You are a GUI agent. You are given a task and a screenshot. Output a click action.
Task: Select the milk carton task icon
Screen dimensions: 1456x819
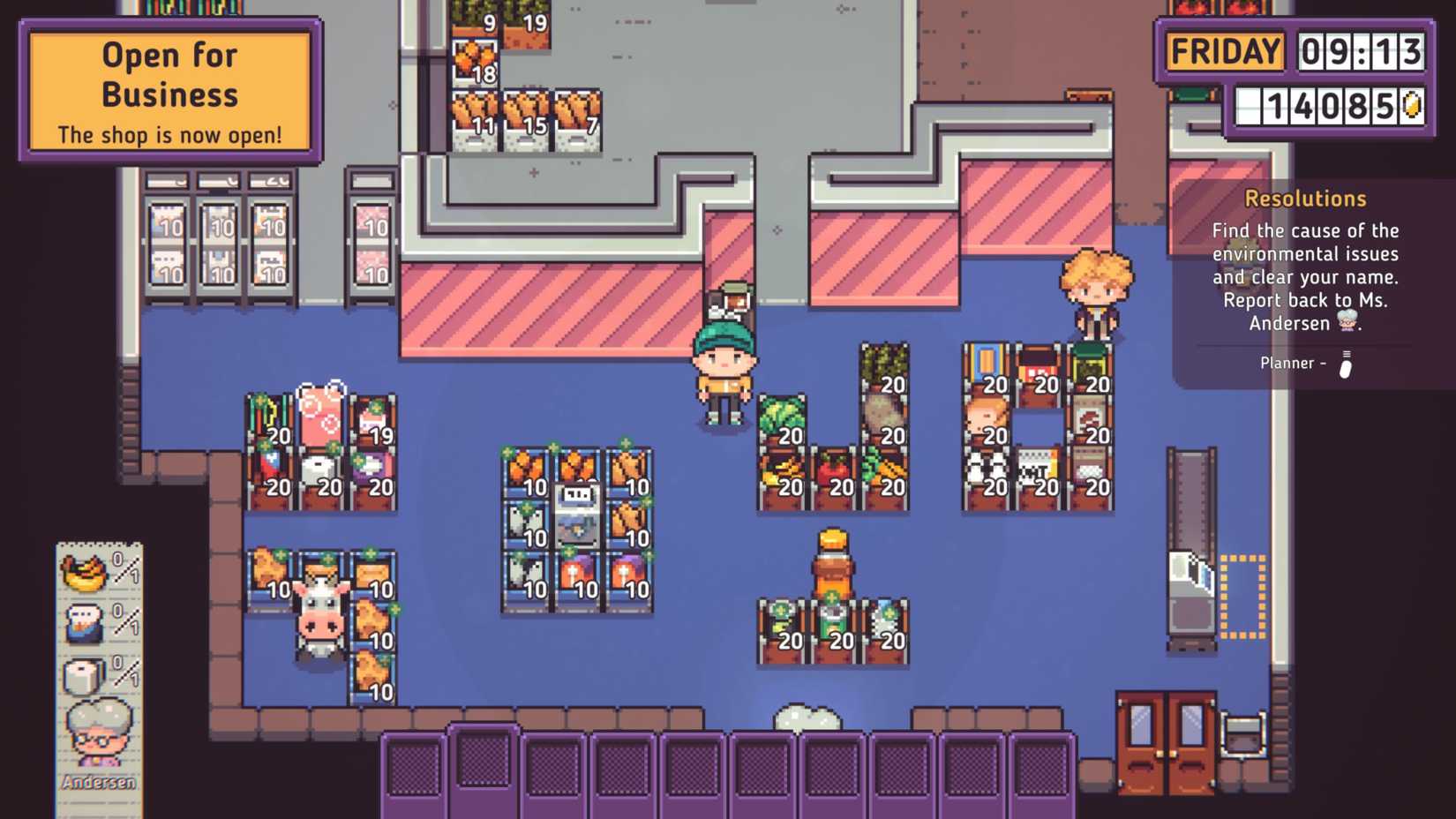pos(86,623)
